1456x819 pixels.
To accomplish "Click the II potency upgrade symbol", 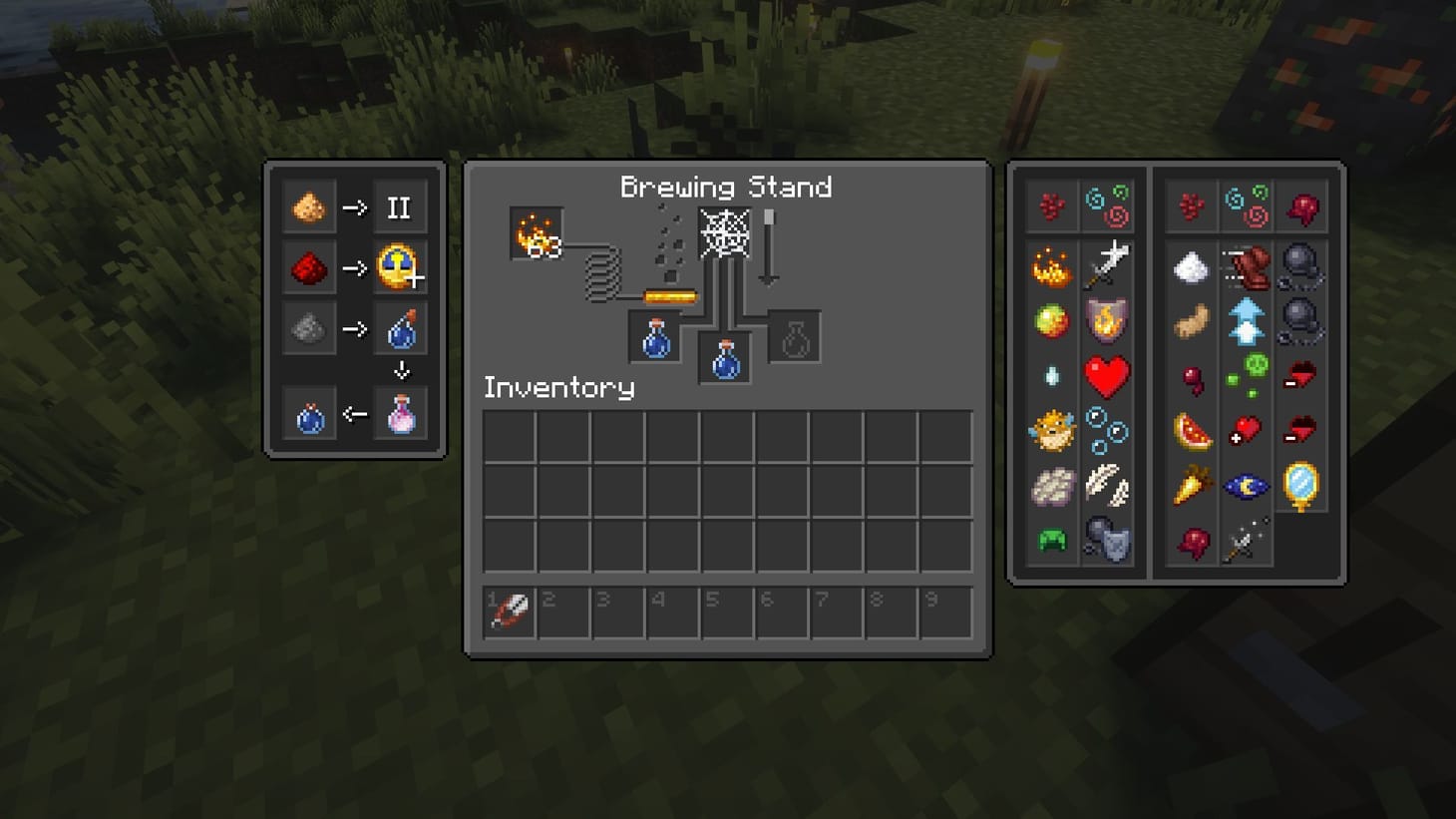I will 400,207.
